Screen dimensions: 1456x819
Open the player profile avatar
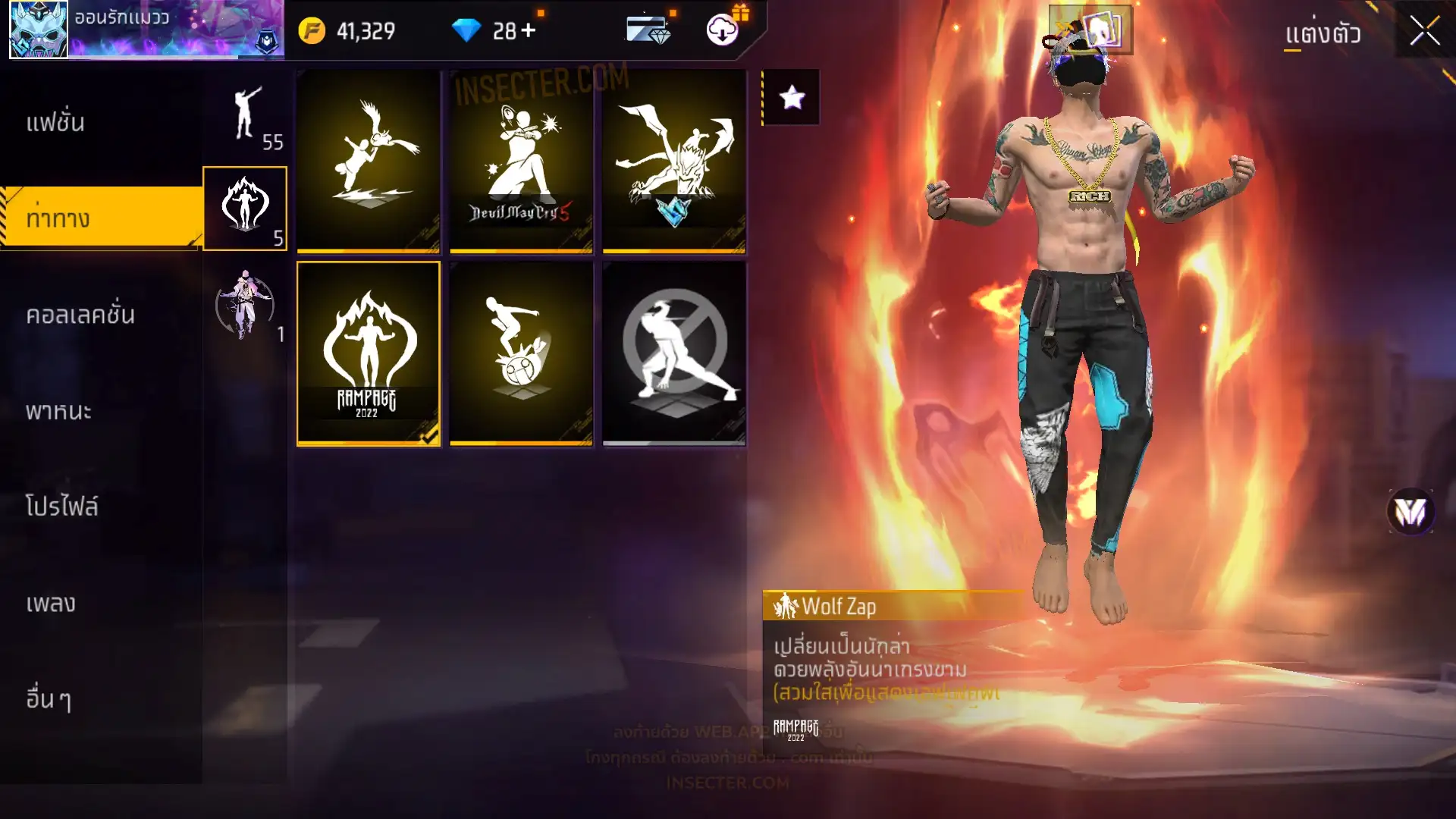point(39,30)
